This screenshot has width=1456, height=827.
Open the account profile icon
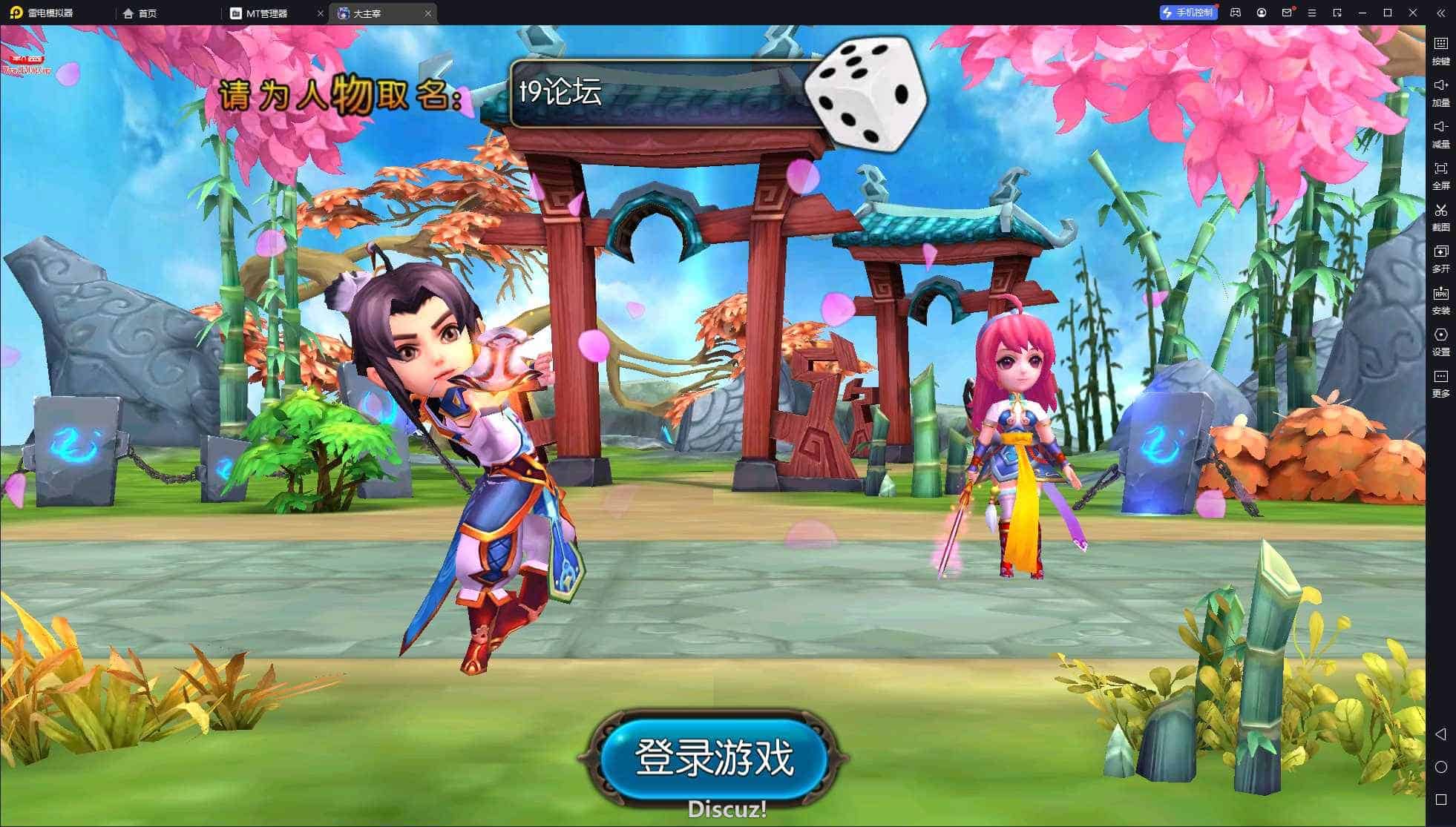(x=1261, y=13)
